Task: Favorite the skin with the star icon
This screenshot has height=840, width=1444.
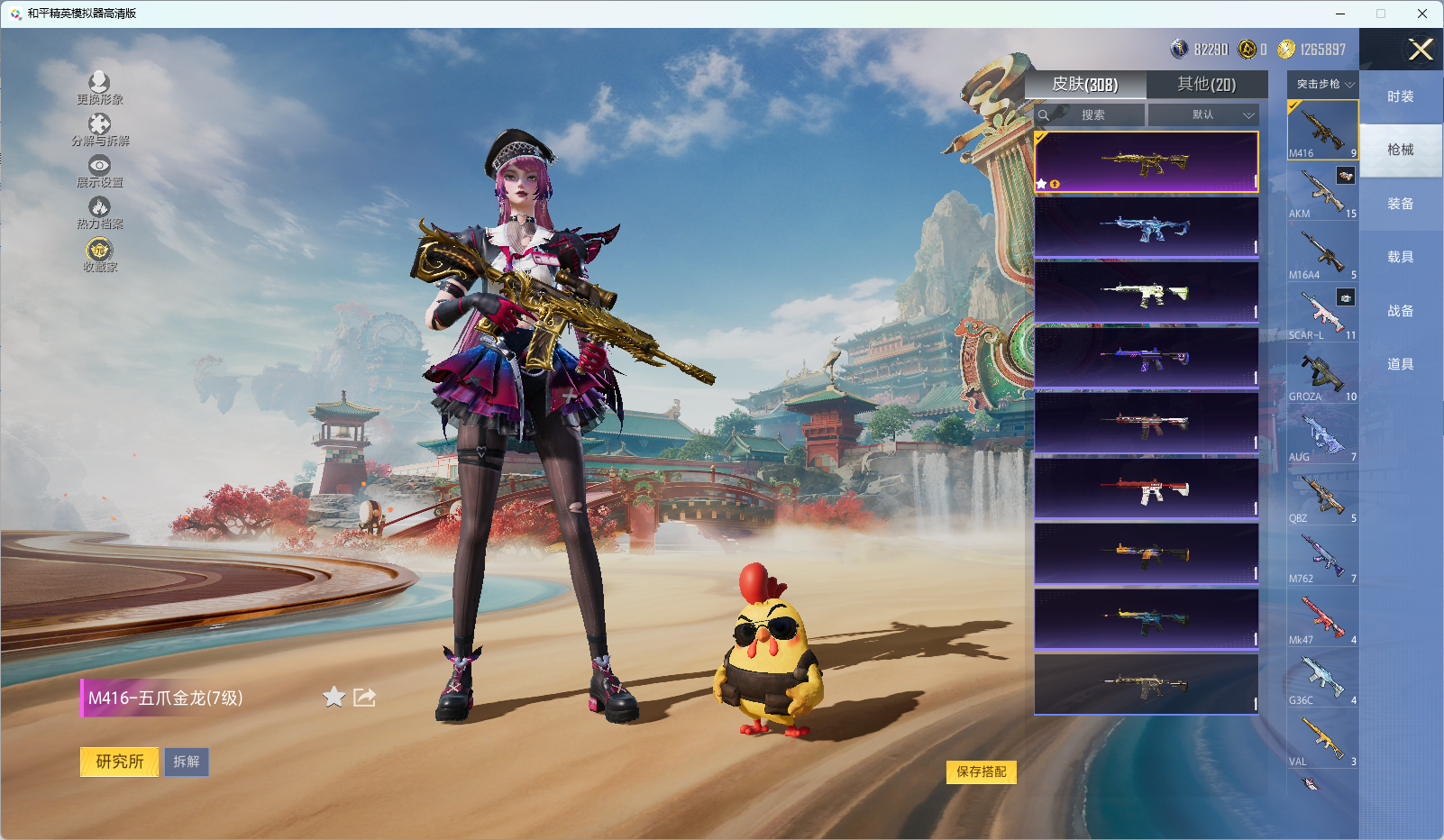Action: (x=334, y=697)
